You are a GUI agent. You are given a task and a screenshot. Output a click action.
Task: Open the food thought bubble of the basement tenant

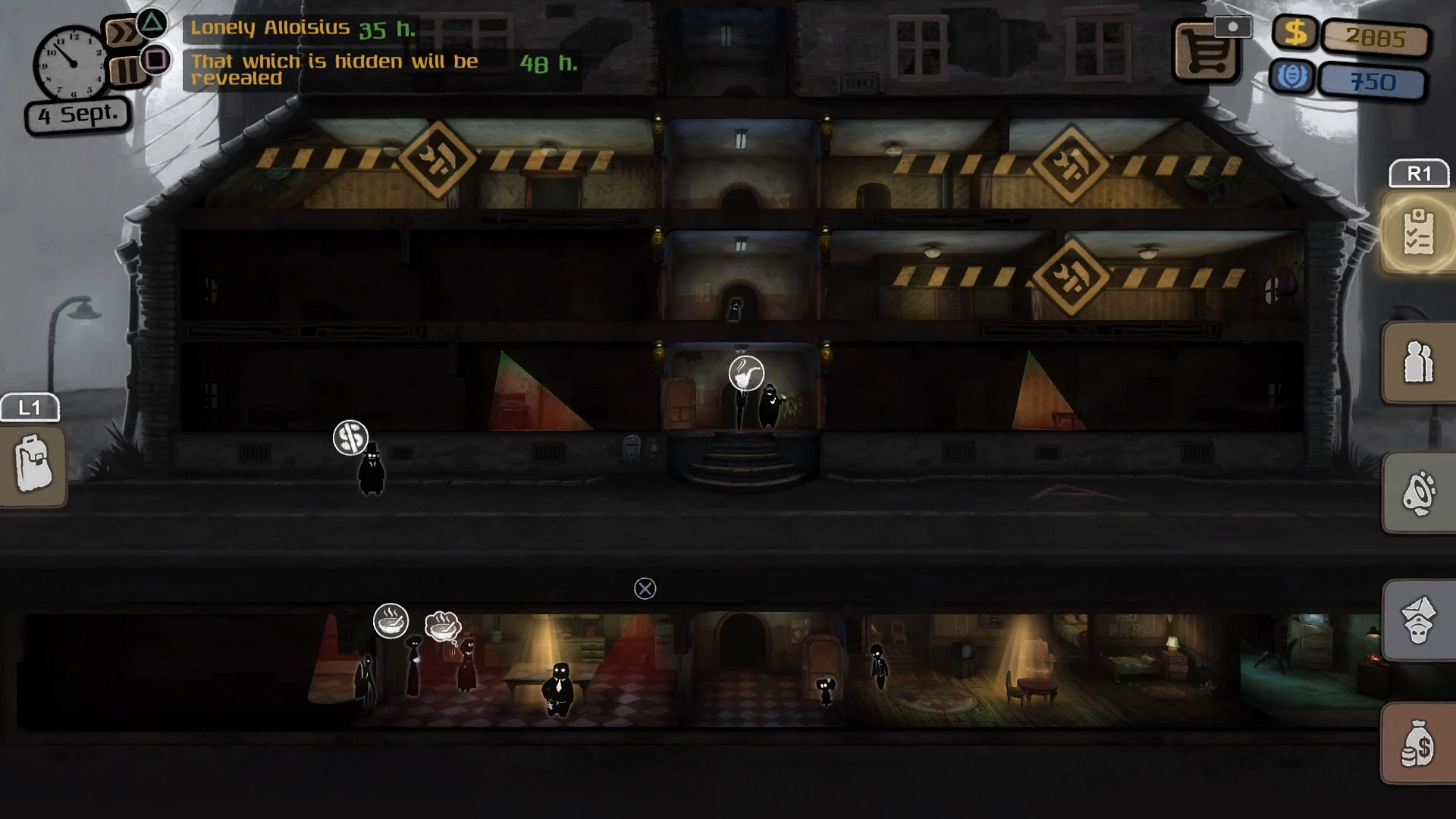coord(444,626)
